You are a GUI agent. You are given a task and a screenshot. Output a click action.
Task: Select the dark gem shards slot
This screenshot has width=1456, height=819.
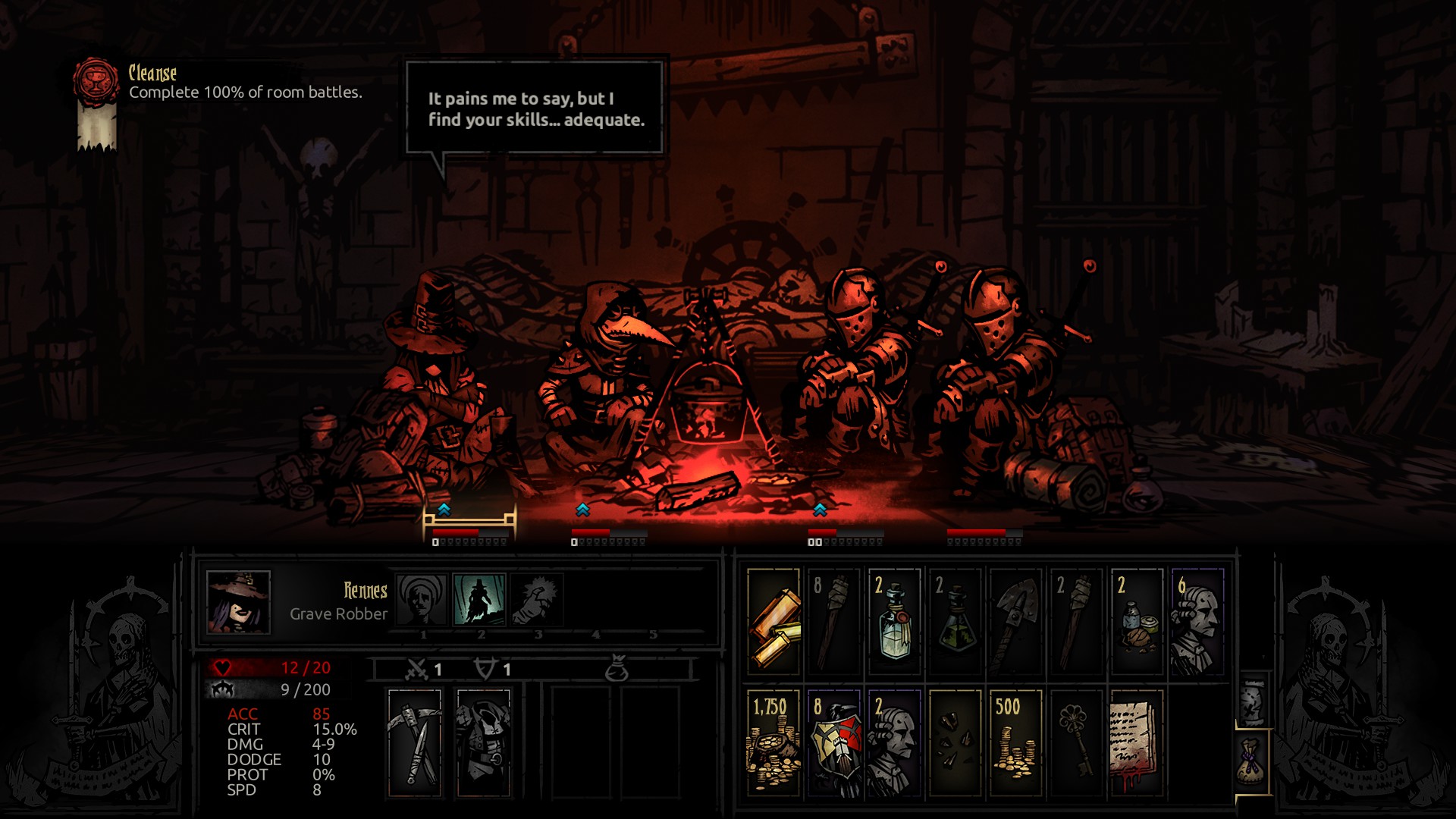(955, 742)
